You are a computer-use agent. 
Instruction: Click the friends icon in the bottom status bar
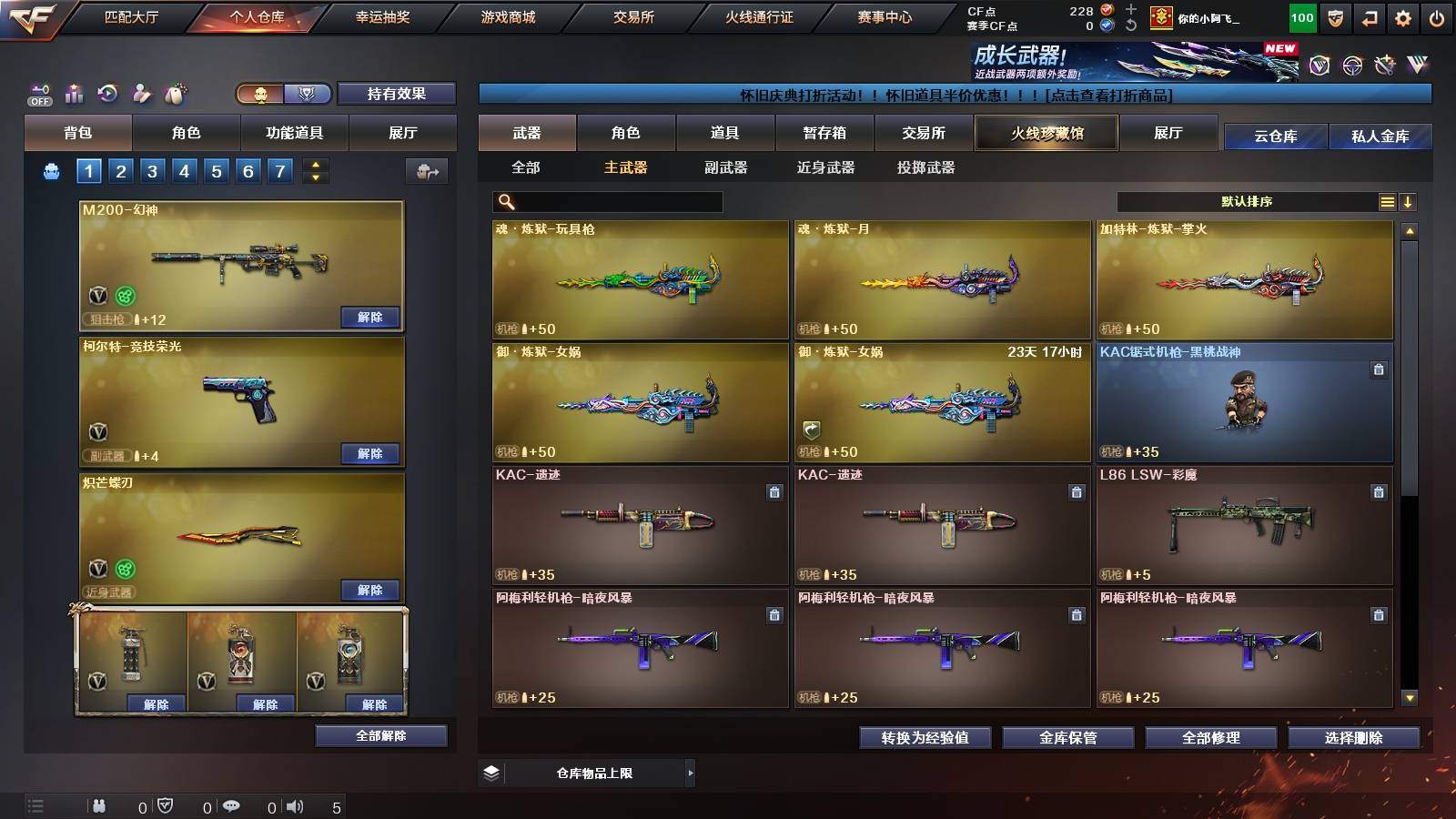coord(98,805)
